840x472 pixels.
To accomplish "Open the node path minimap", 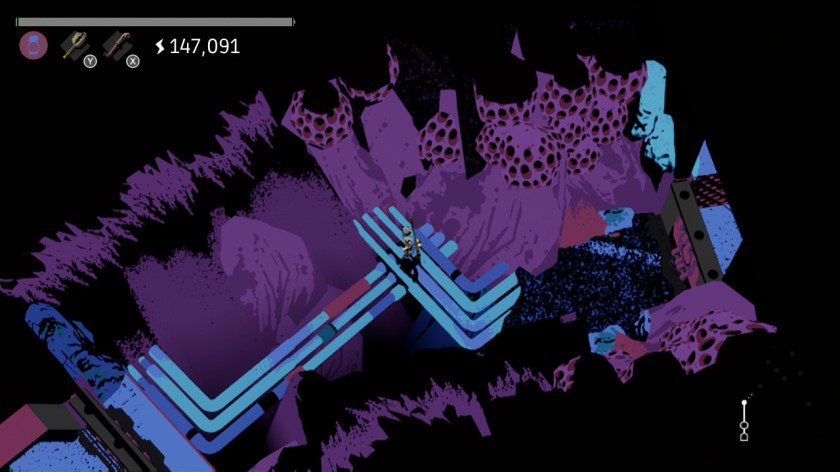I will tap(744, 420).
